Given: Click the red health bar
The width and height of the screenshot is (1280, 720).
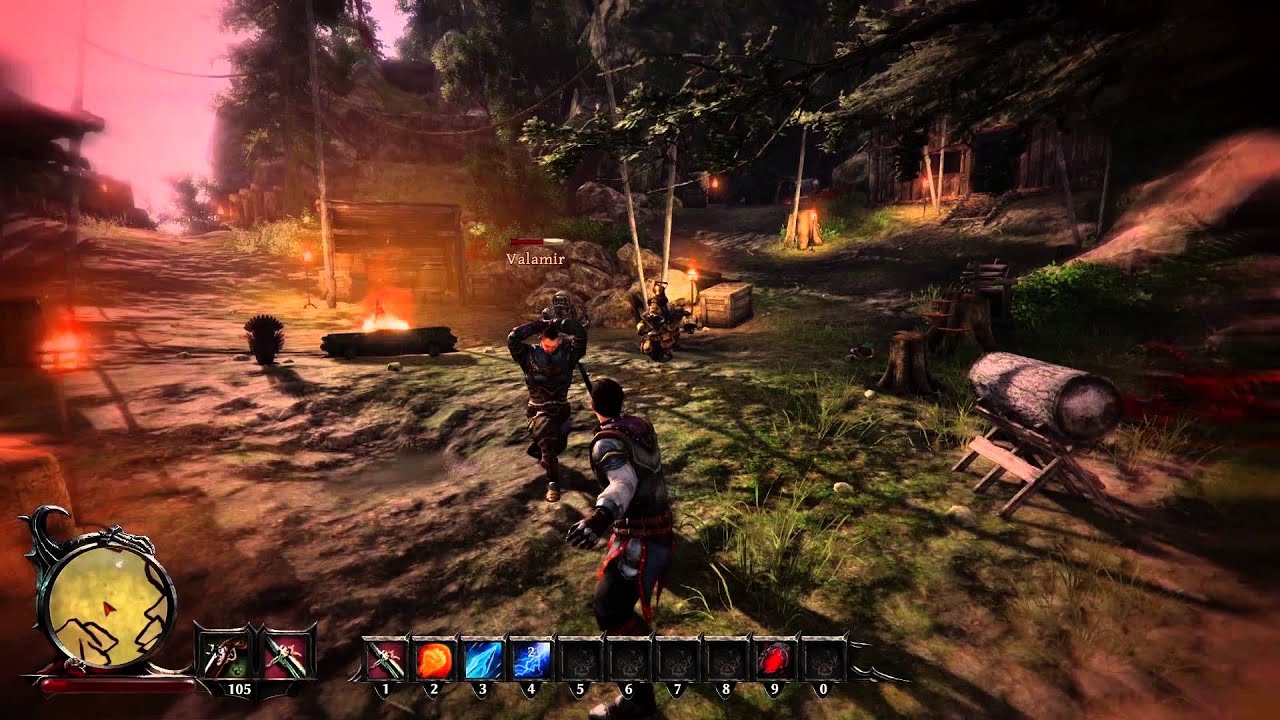Looking at the screenshot, I should [118, 685].
